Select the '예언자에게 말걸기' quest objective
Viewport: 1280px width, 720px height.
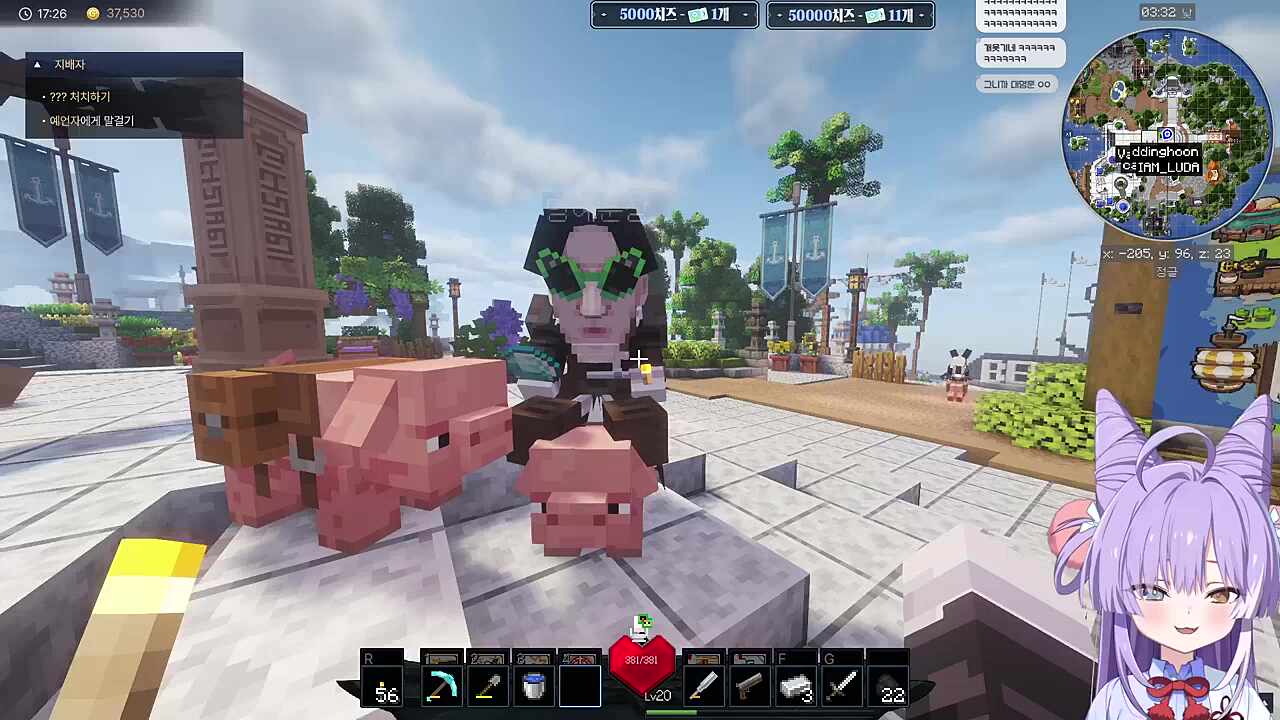coord(91,121)
